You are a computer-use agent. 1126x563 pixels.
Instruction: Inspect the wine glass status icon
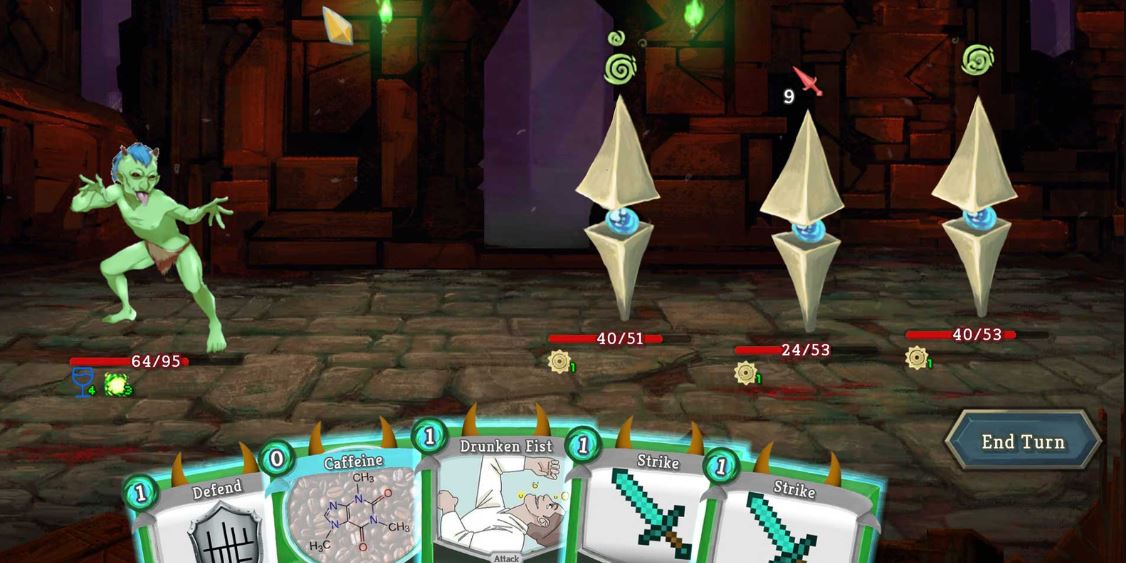click(83, 381)
